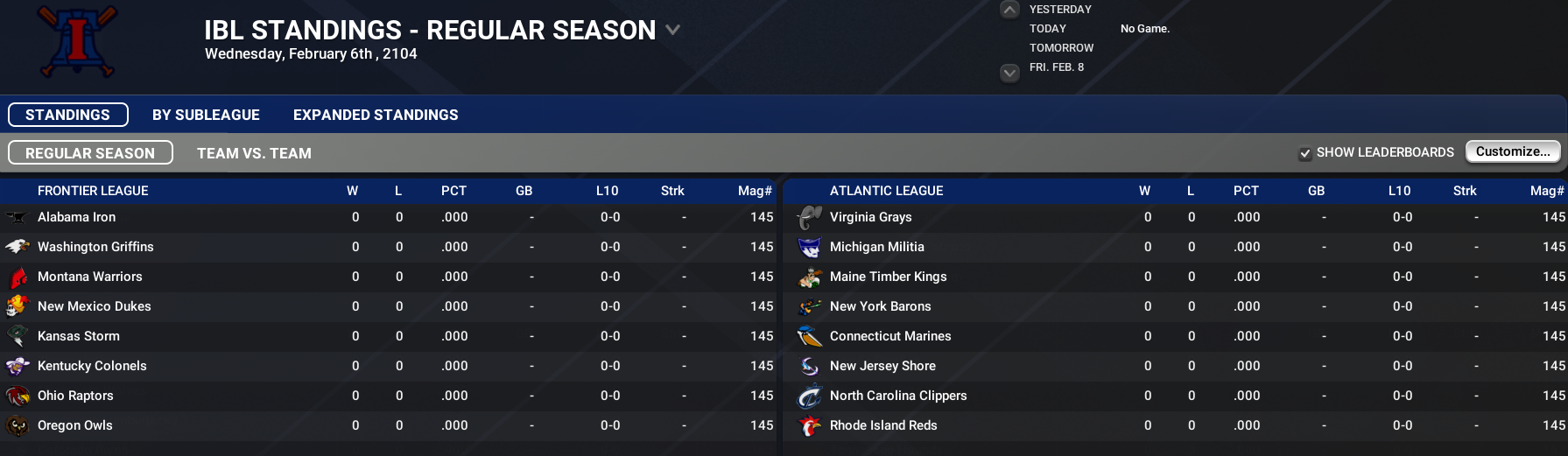Click the schedule down arrow
The width and height of the screenshot is (1568, 456).
point(1009,73)
